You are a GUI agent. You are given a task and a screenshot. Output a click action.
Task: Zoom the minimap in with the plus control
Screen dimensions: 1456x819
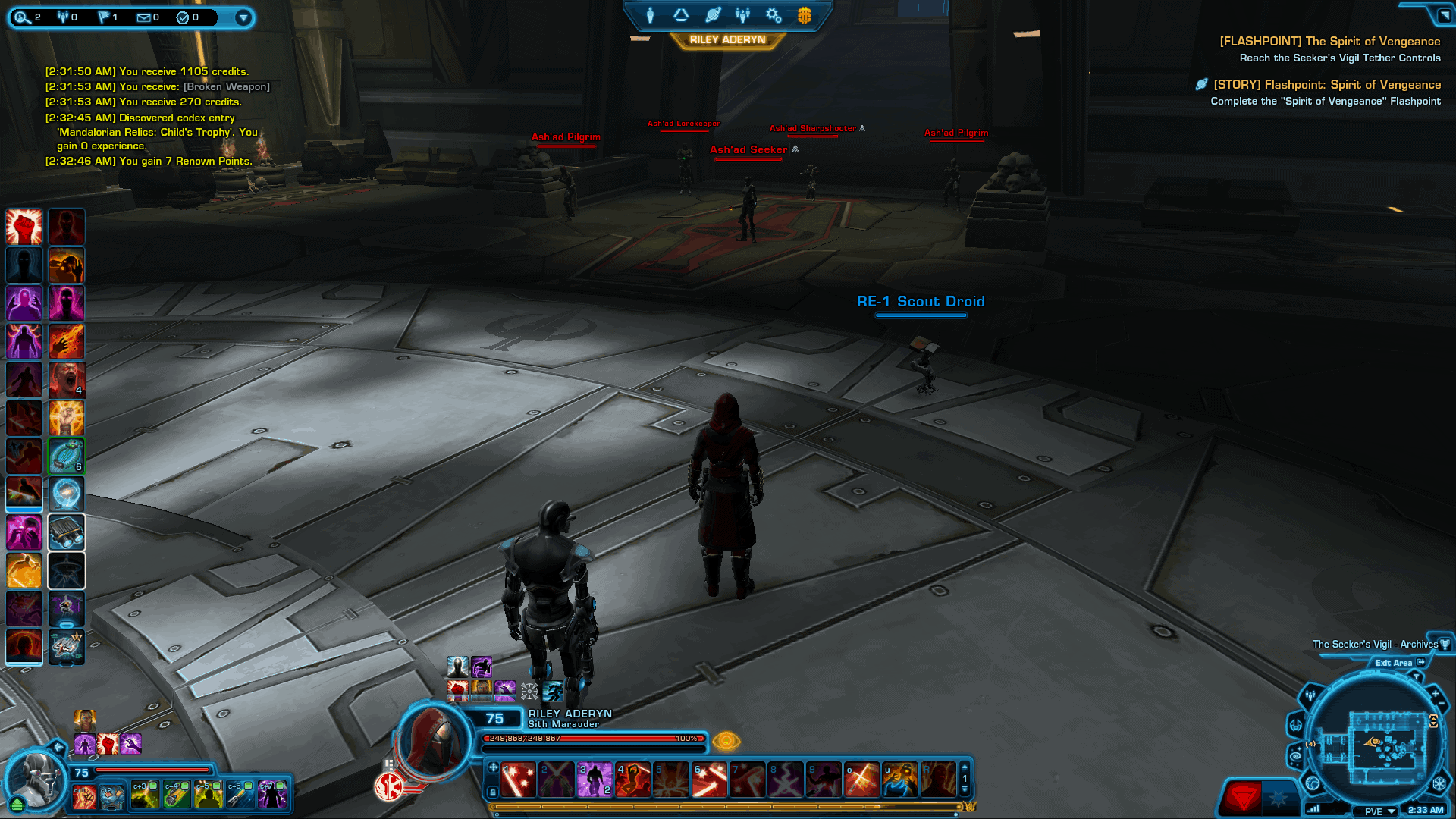click(1435, 693)
